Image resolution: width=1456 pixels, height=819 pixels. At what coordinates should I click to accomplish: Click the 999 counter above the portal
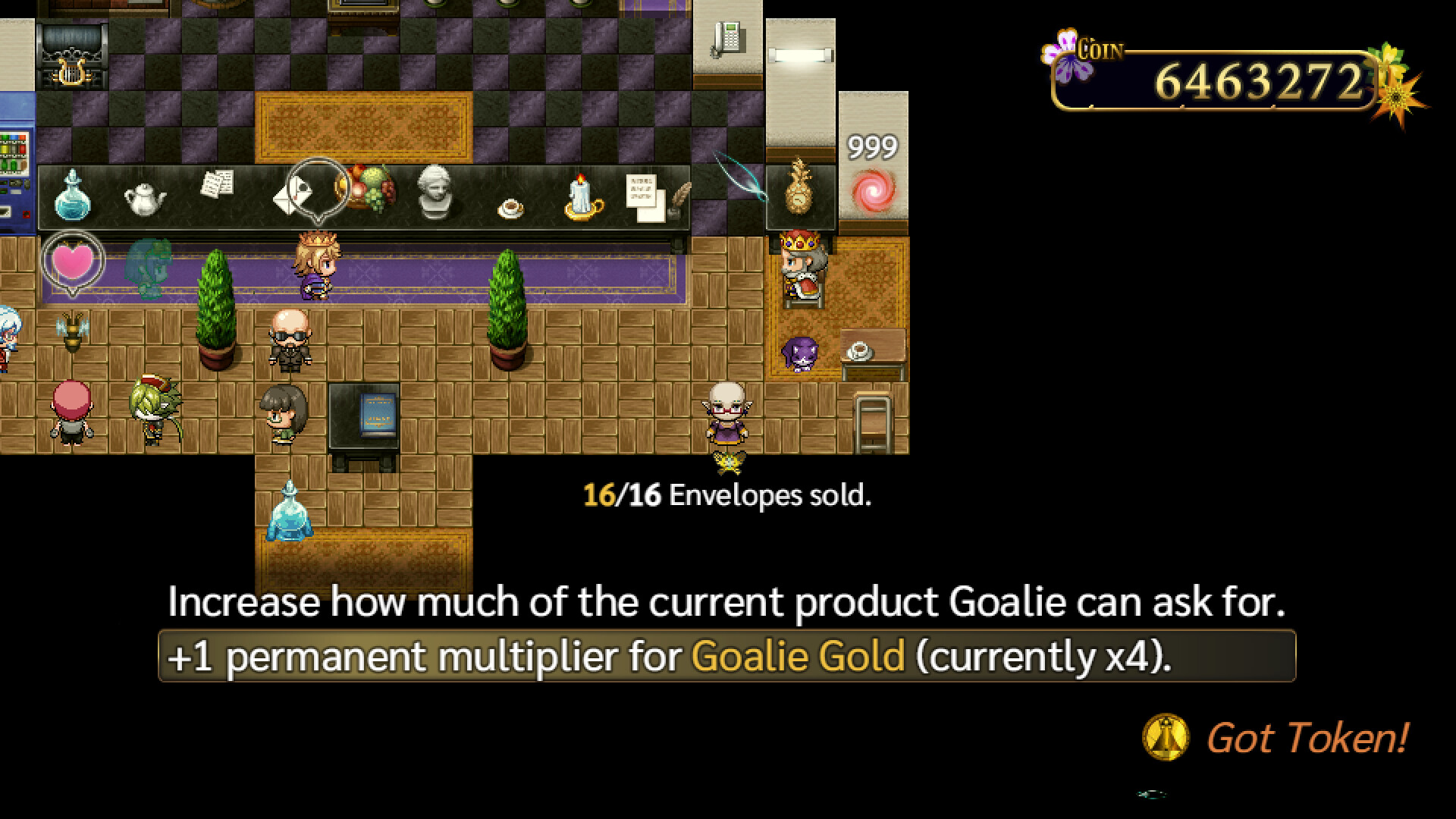coord(872,146)
